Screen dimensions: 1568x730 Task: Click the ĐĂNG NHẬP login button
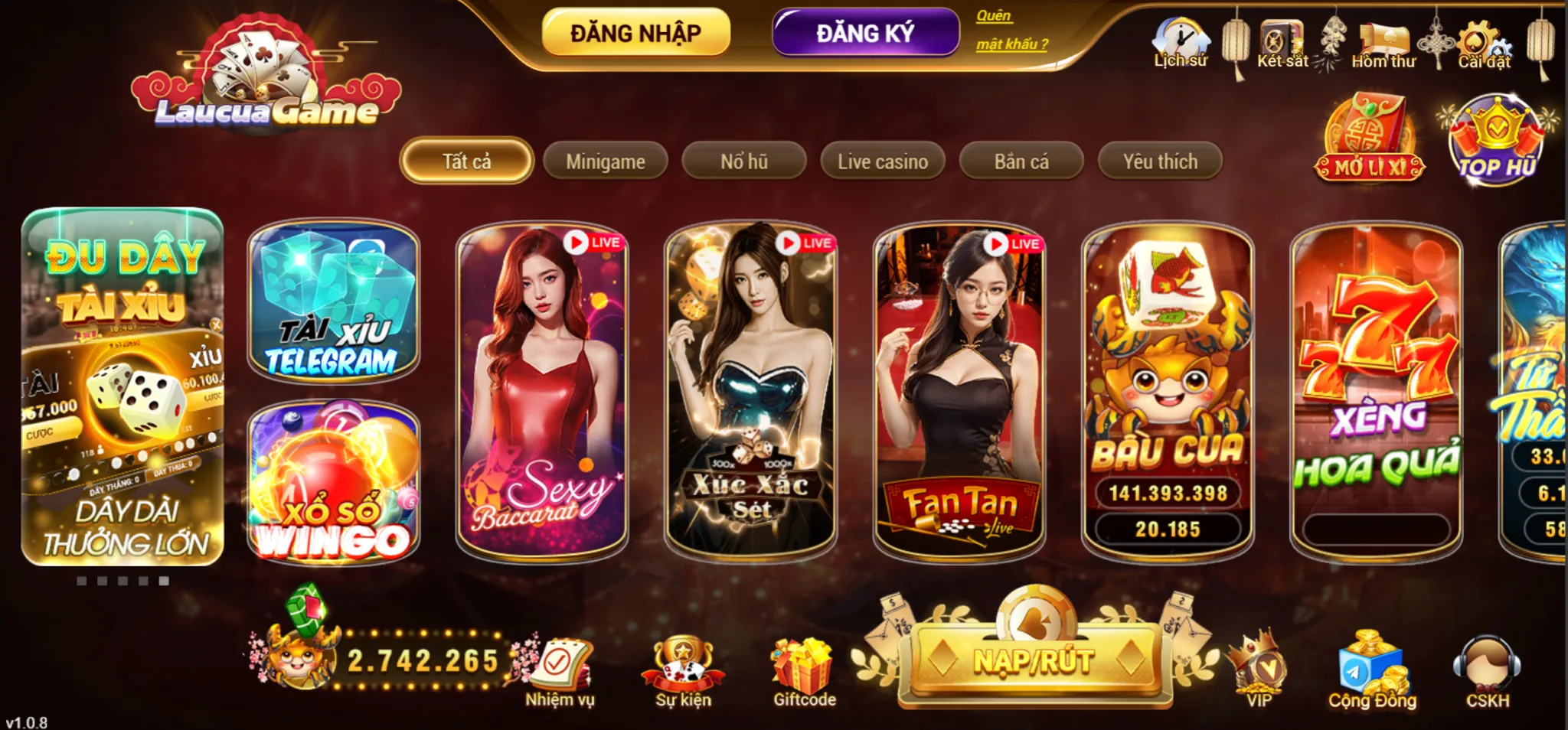635,33
